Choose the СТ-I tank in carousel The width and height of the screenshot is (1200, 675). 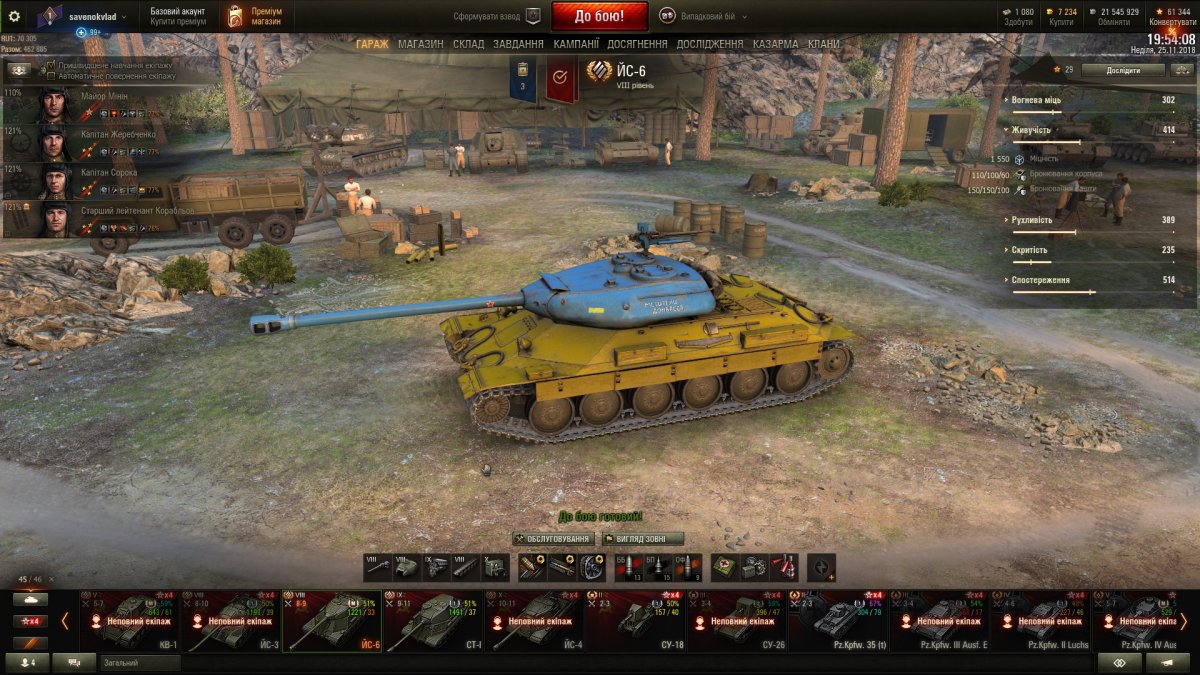coord(433,620)
